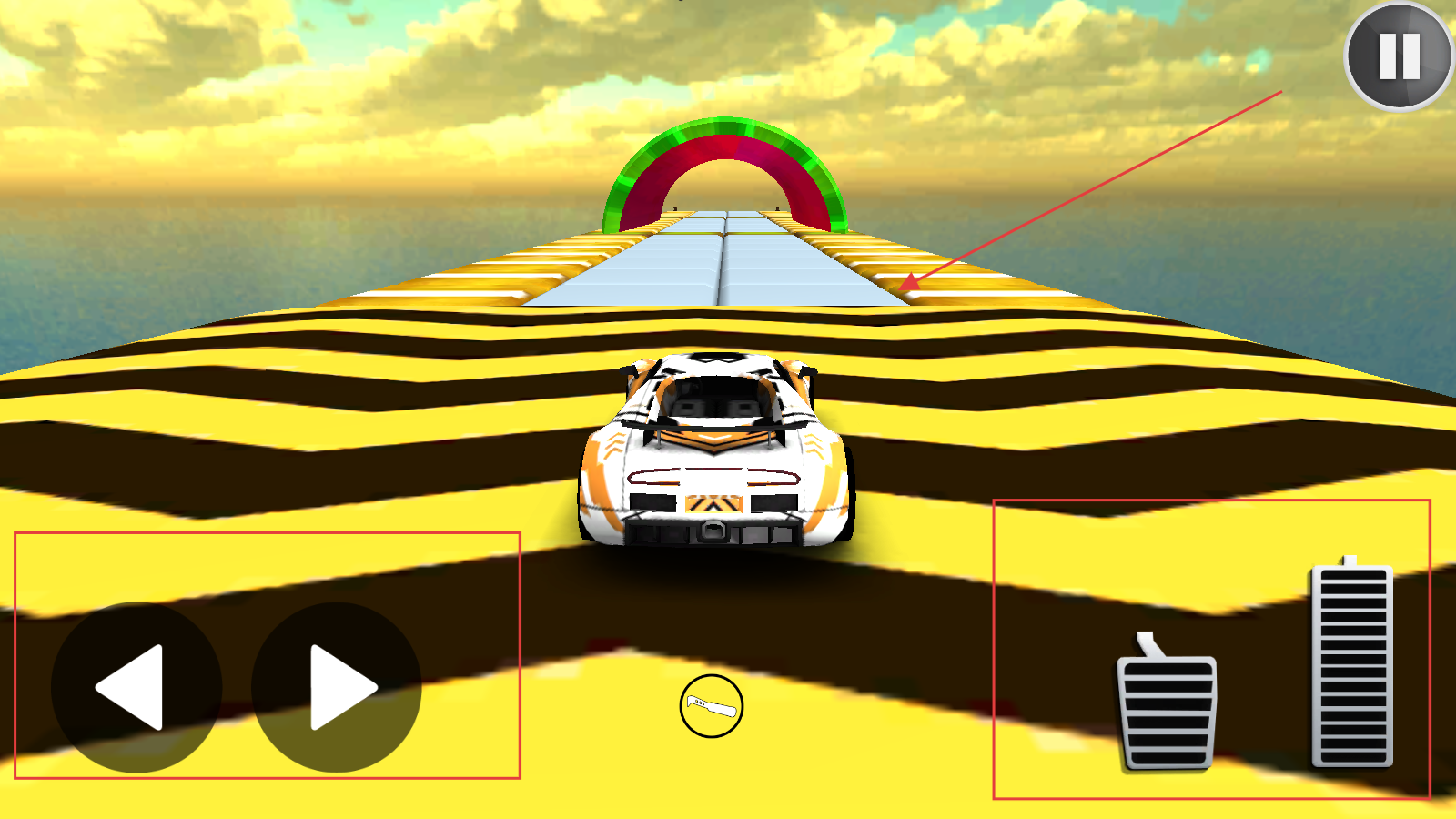Tap the circular handbrake icon

(x=712, y=706)
